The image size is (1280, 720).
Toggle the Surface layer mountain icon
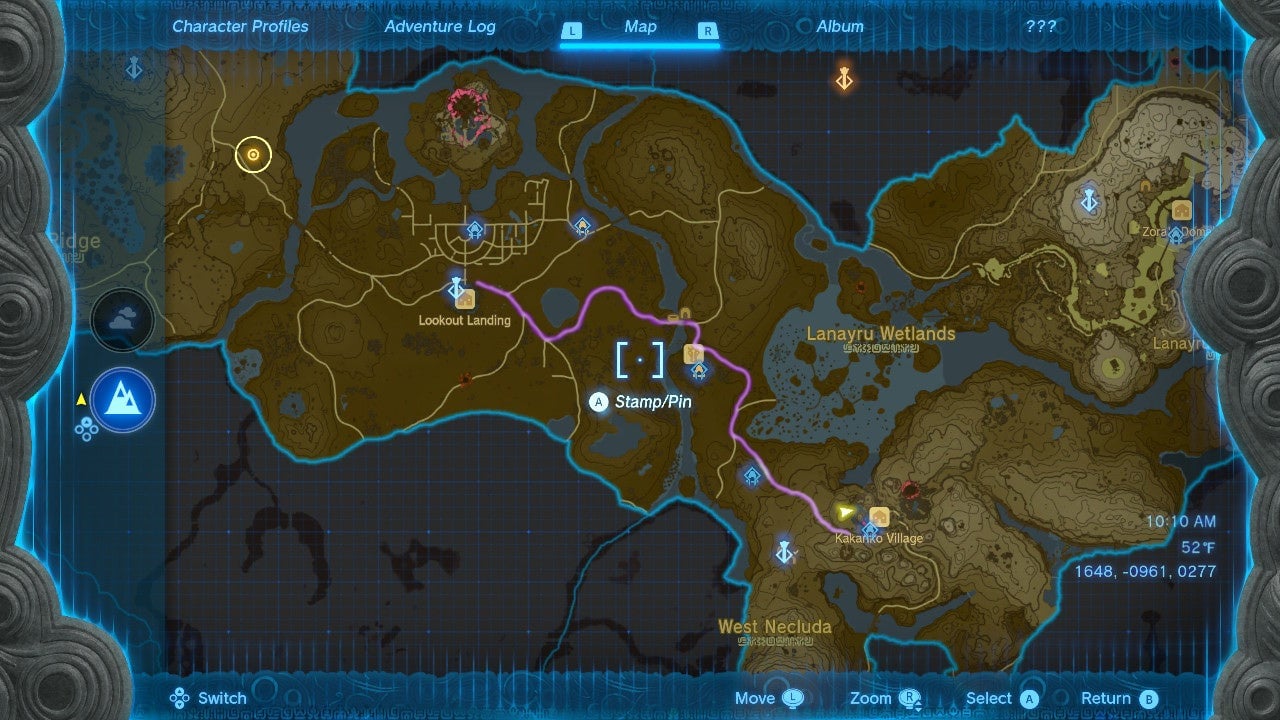coord(122,399)
